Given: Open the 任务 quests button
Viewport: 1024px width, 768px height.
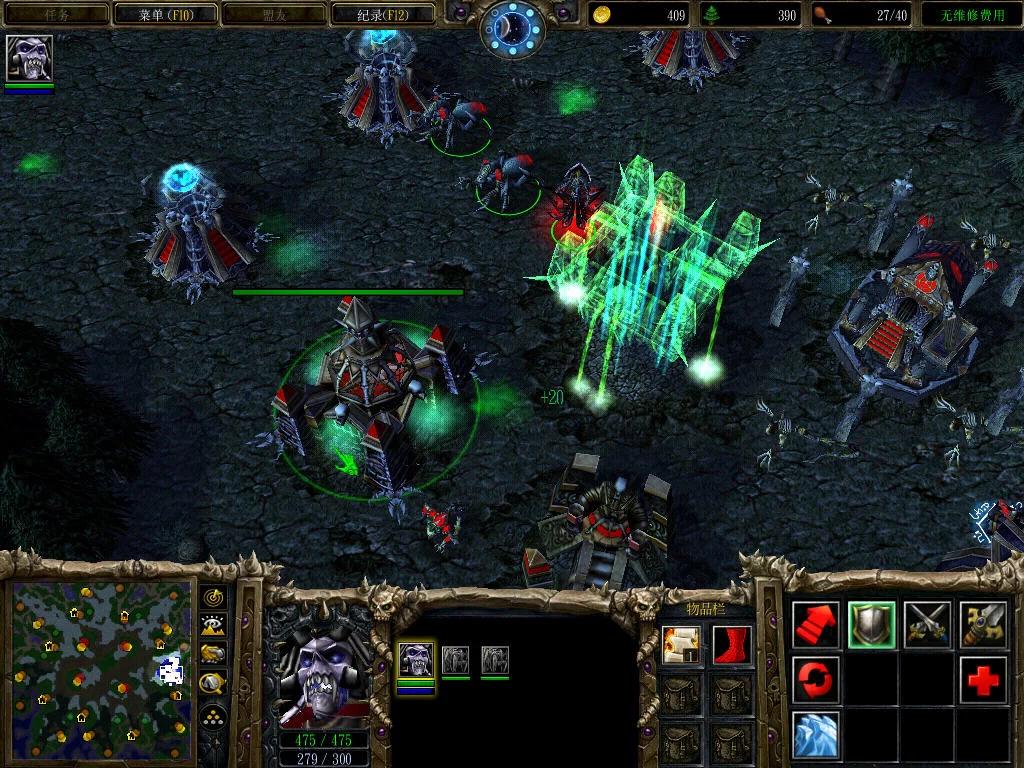Looking at the screenshot, I should pos(56,14).
